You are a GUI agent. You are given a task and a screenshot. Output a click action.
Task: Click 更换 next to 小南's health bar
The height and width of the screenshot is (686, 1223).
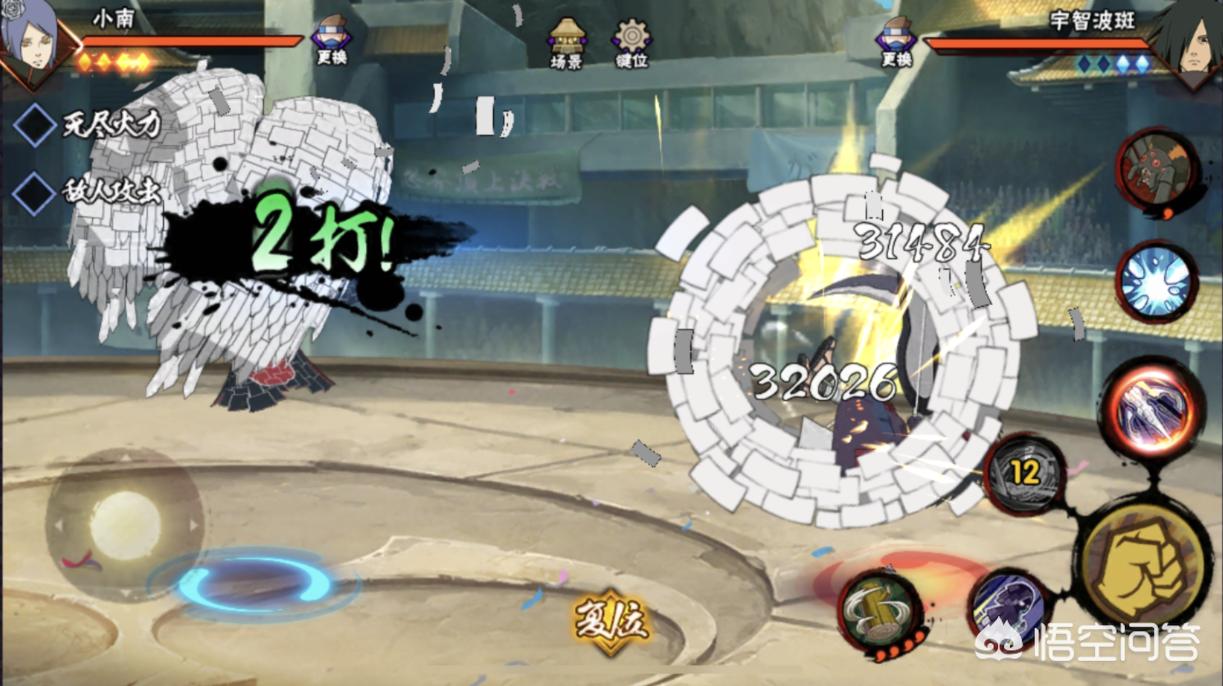333,43
